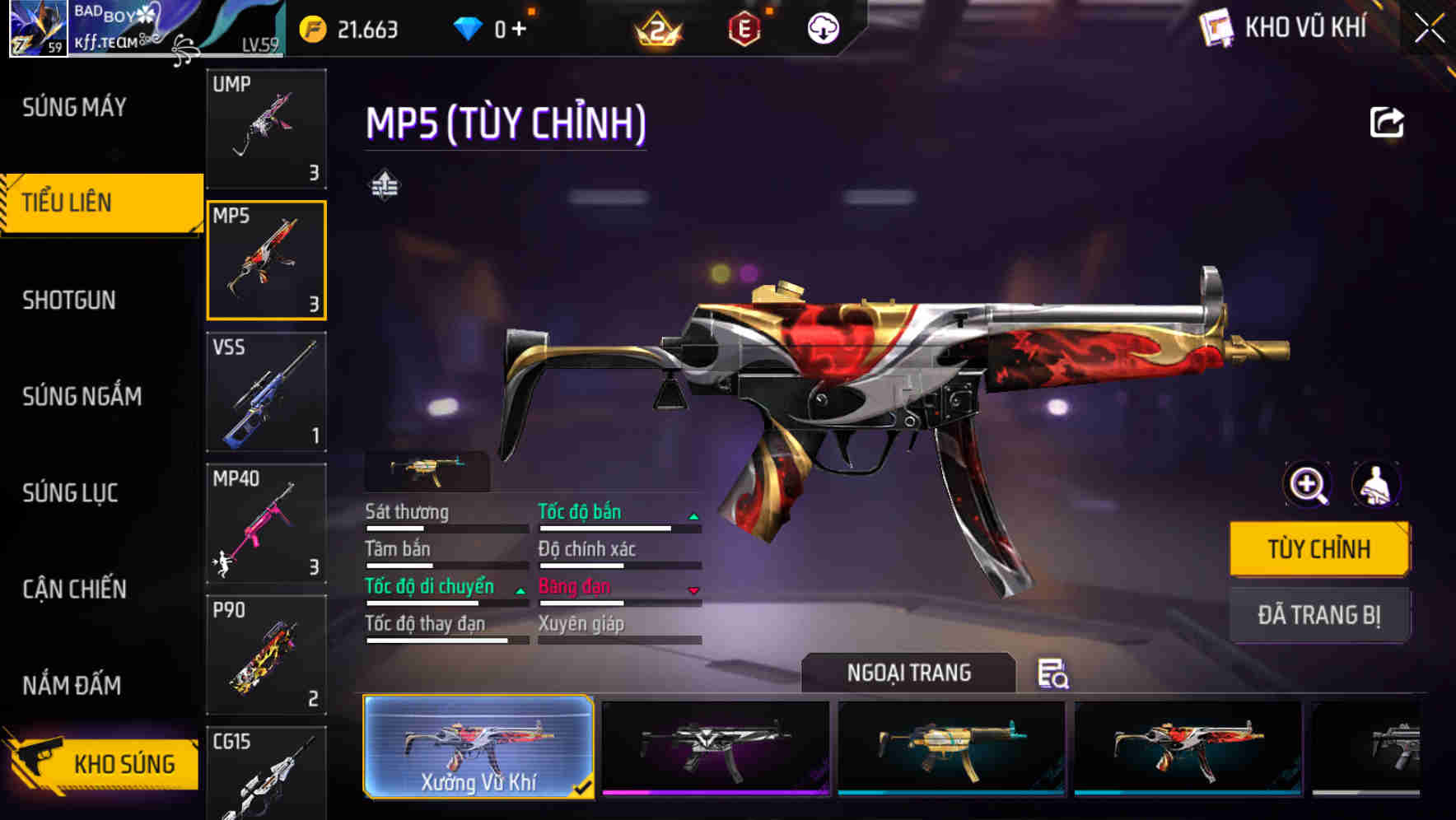Select the Súng Ngắm category
This screenshot has height=820, width=1456.
coord(82,397)
